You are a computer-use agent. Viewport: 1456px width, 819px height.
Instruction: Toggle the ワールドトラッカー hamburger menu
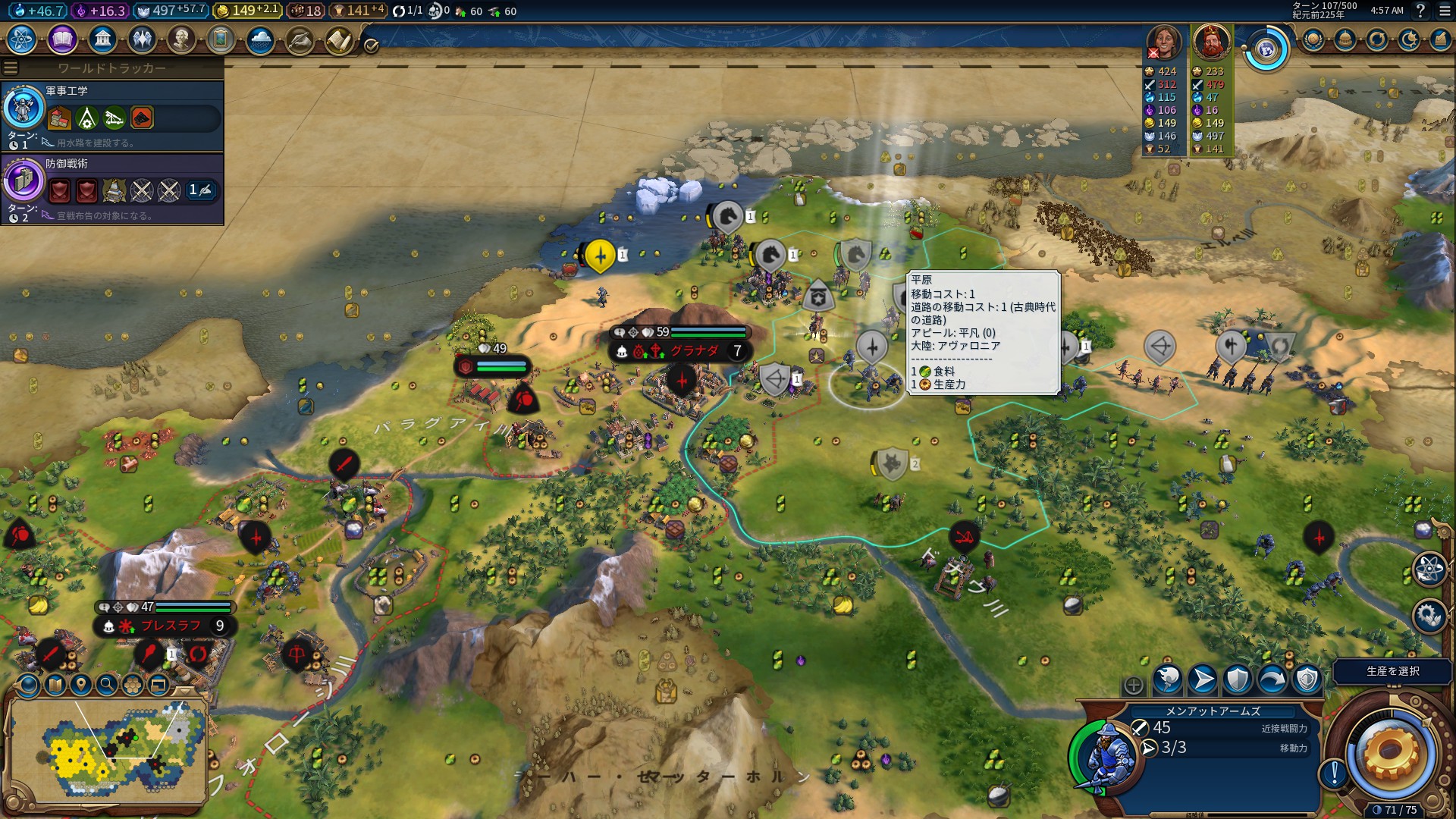click(11, 68)
